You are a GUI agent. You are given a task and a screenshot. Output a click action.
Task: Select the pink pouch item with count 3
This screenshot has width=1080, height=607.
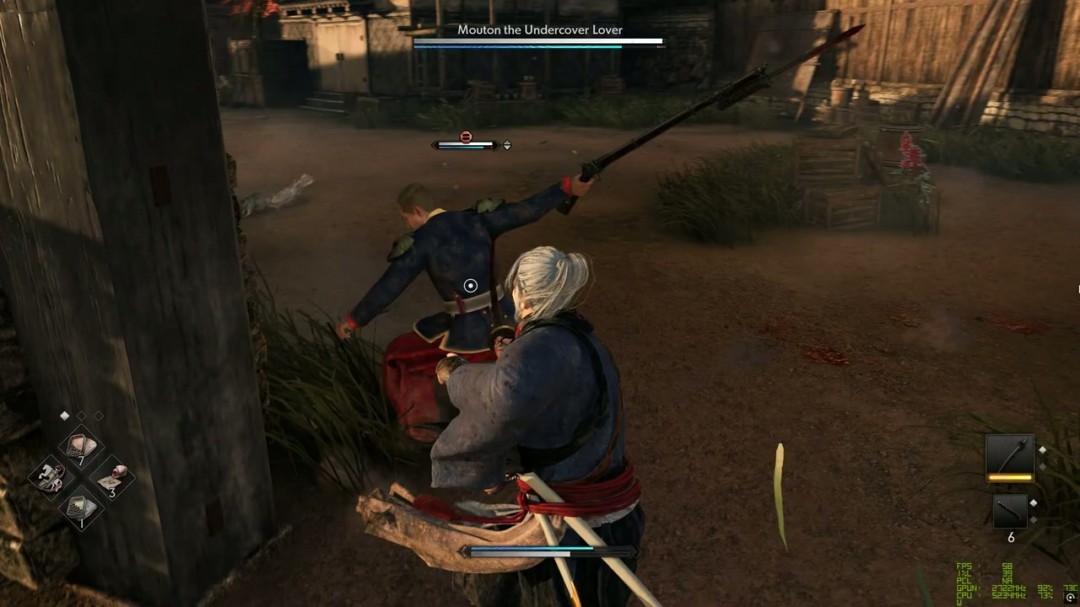click(111, 477)
